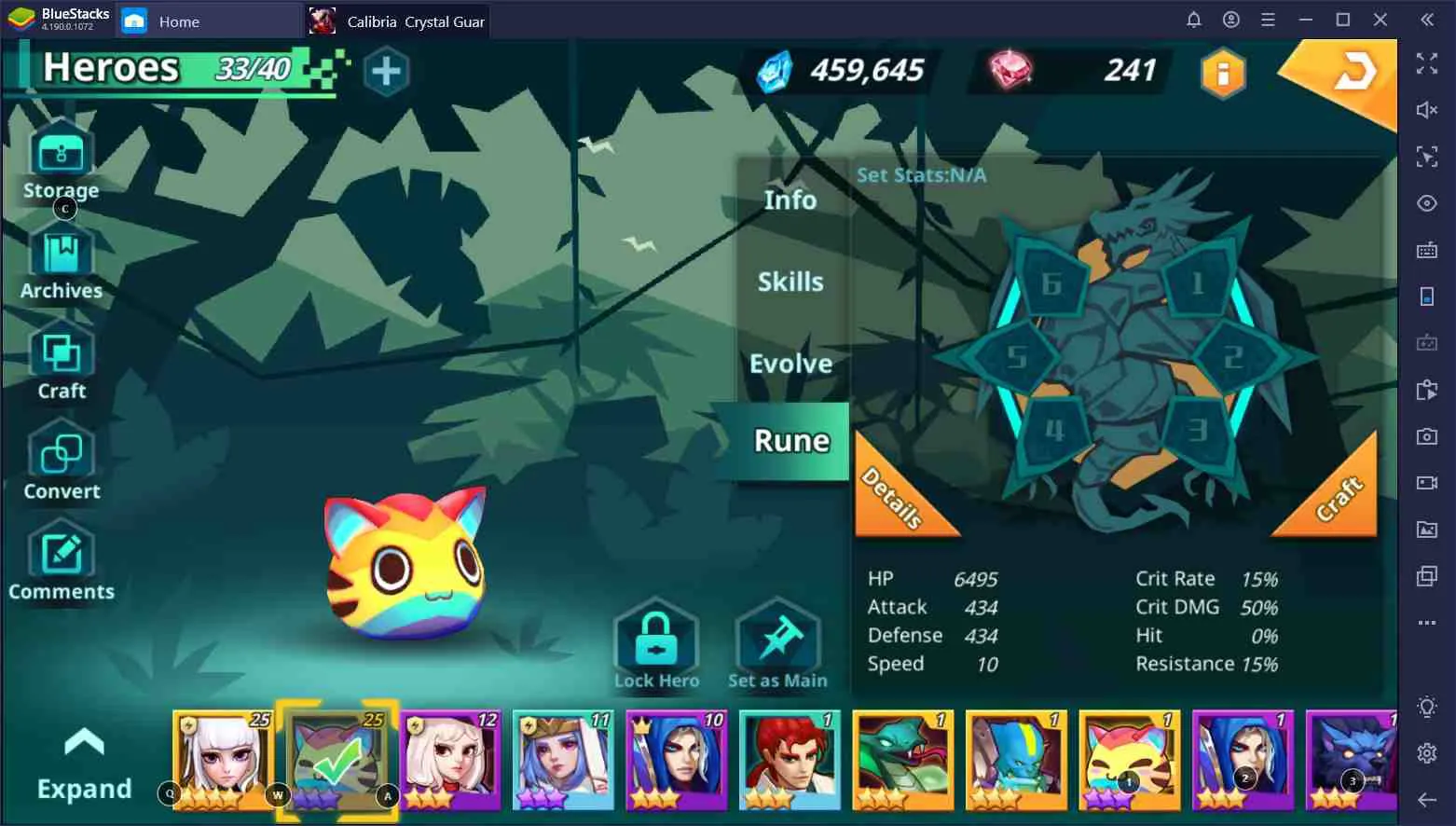Click the plus icon next to Heroes count
Image resolution: width=1456 pixels, height=826 pixels.
tap(387, 70)
